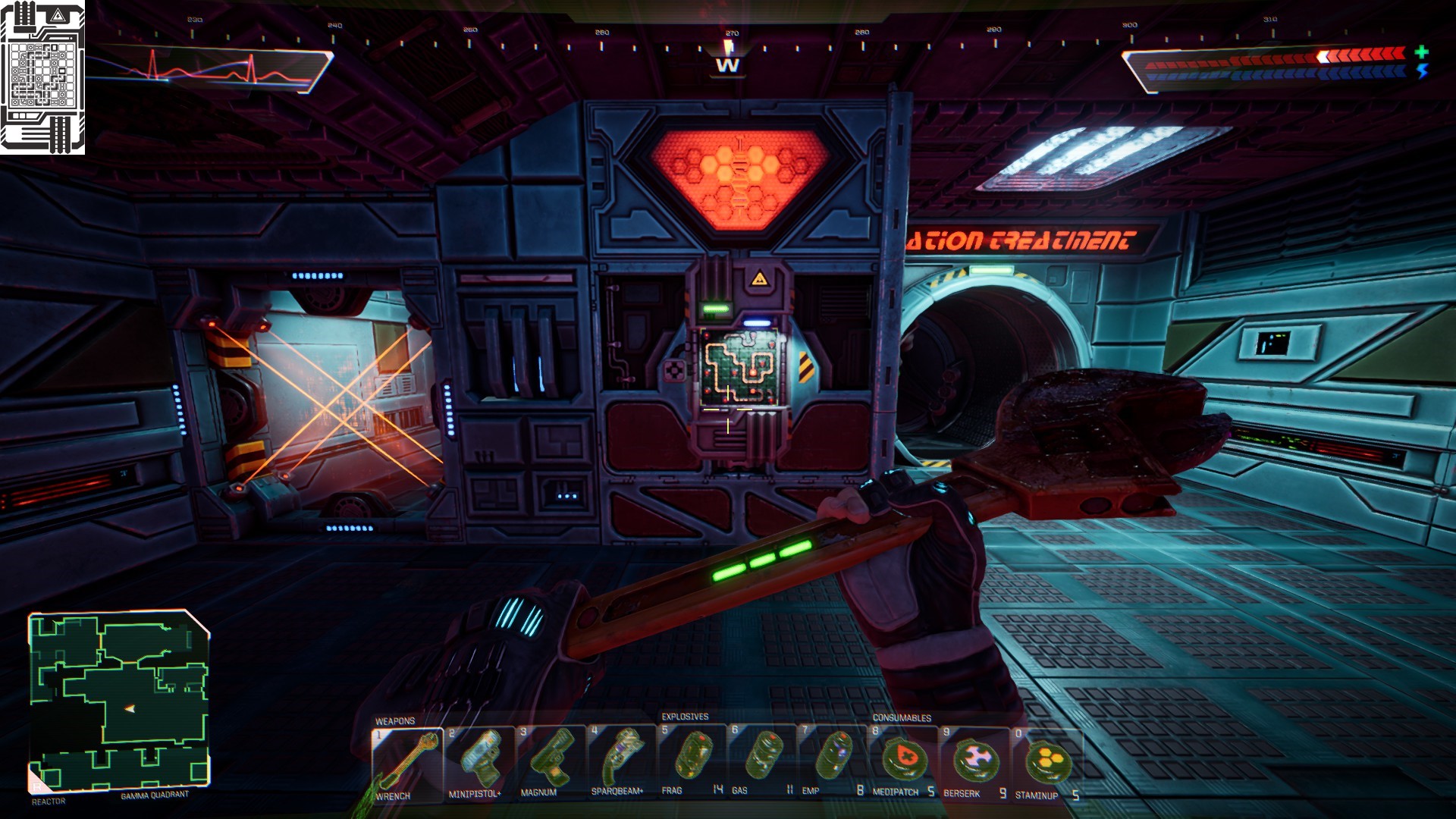Use the Staminup consumable slot
The image size is (1456, 819).
1046,761
